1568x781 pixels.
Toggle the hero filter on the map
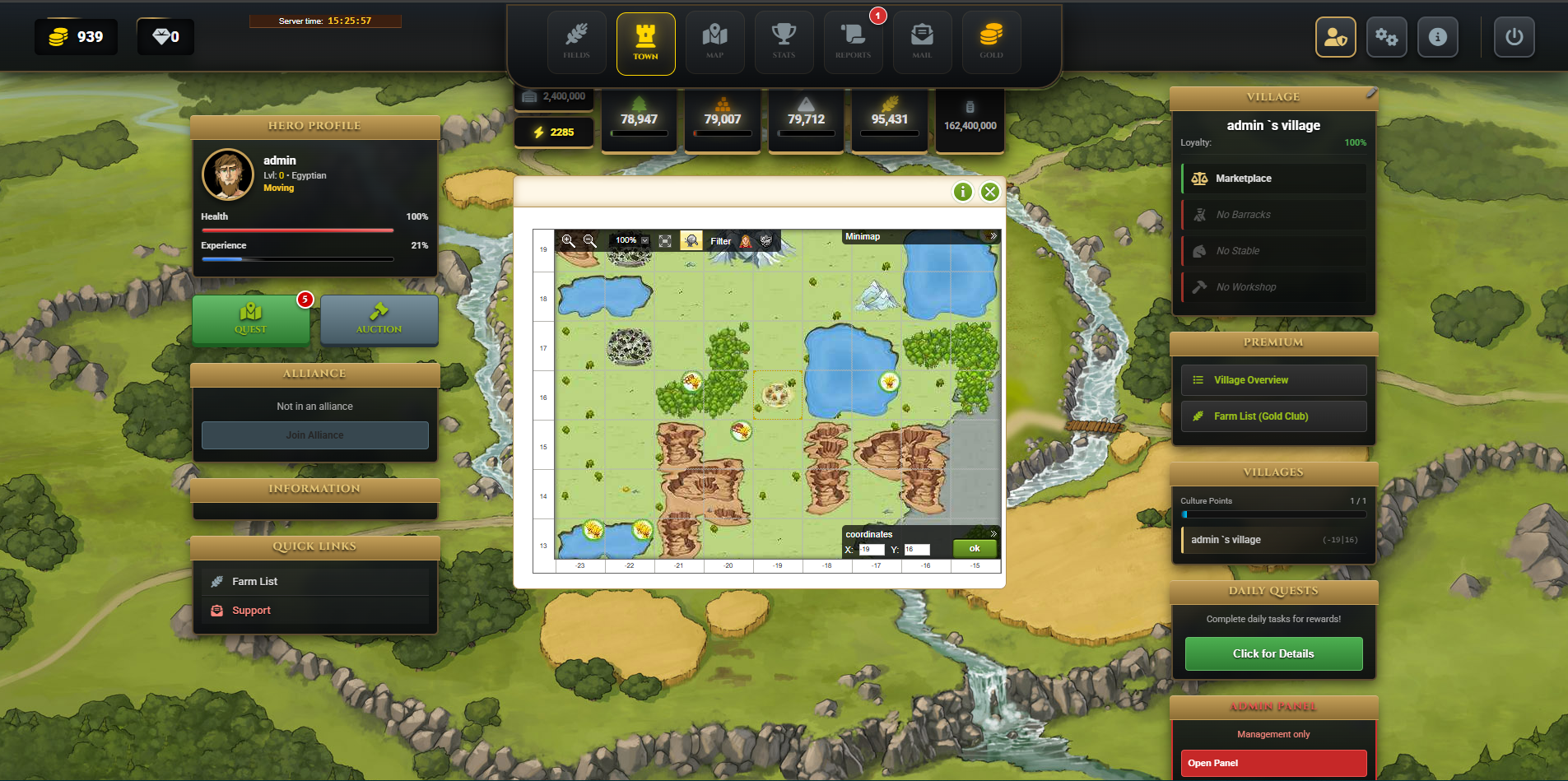[x=745, y=241]
